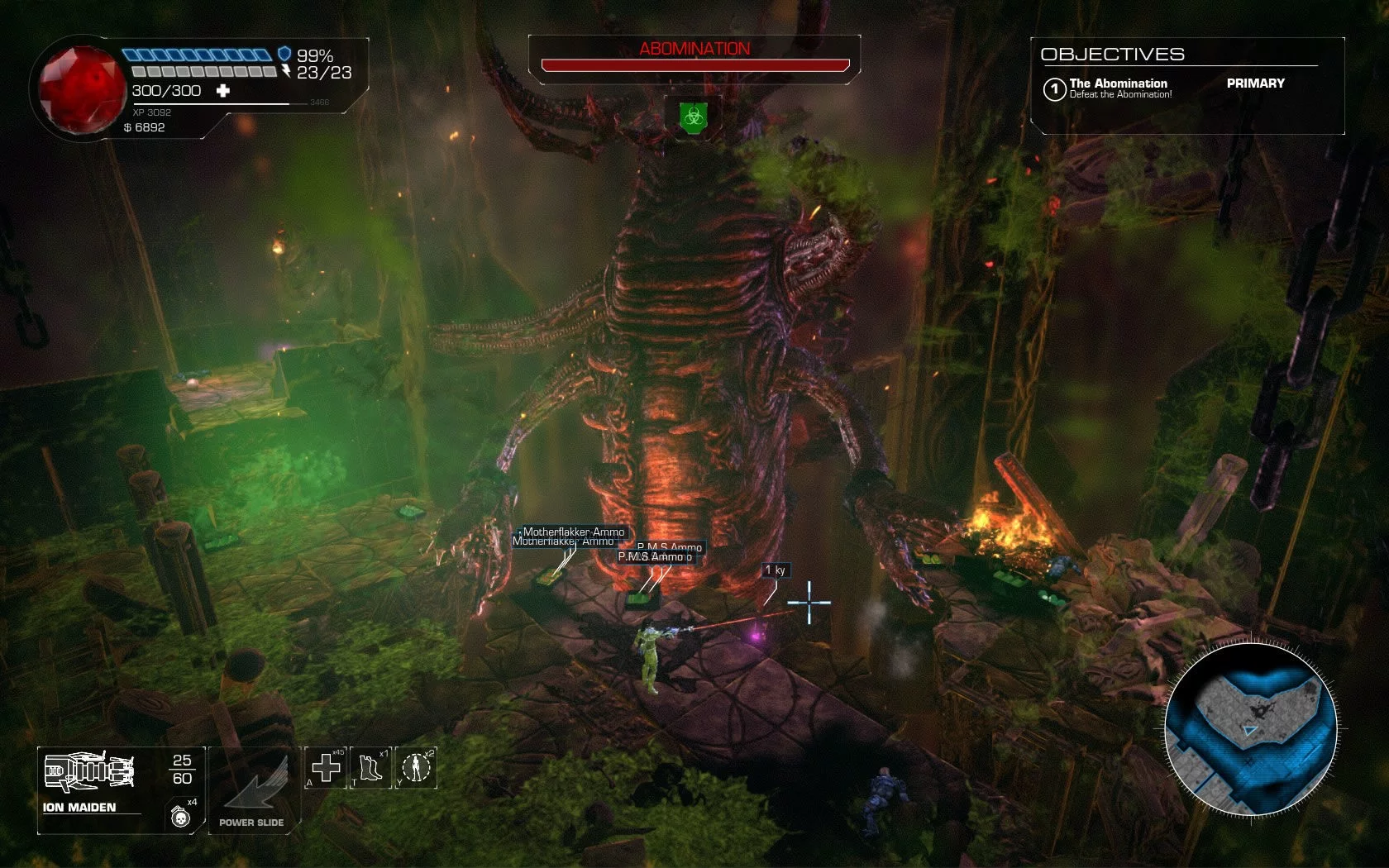Click the circular minimap
The image size is (1389, 868).
click(x=1251, y=729)
